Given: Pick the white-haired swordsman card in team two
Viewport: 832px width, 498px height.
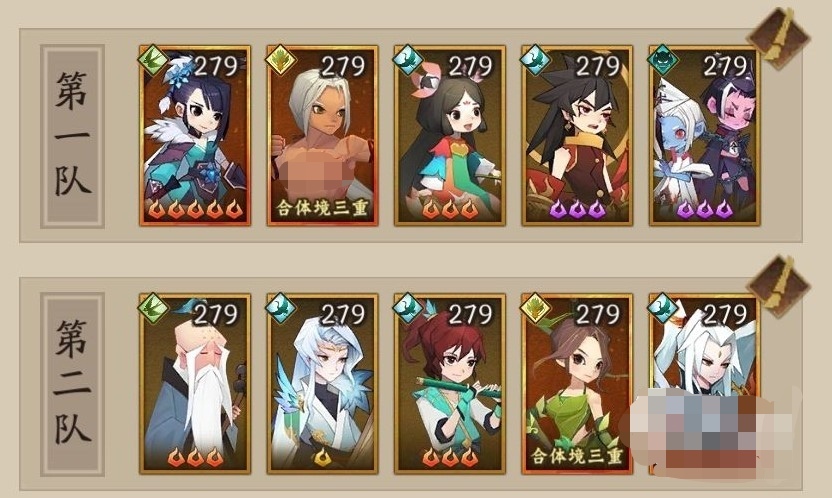Looking at the screenshot, I should click(703, 360).
